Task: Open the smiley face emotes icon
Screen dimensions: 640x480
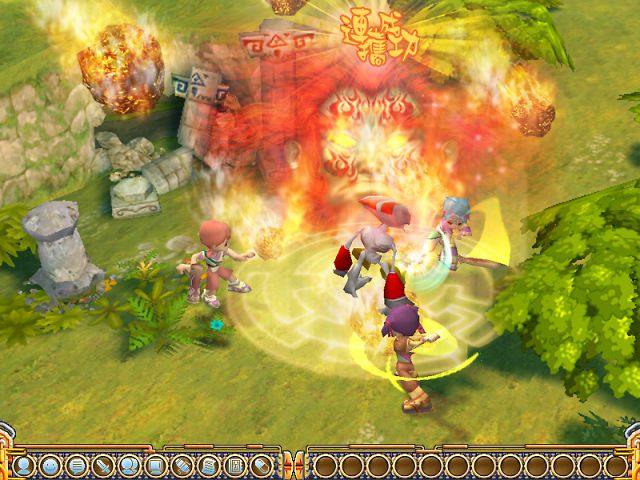Action: 49,465
